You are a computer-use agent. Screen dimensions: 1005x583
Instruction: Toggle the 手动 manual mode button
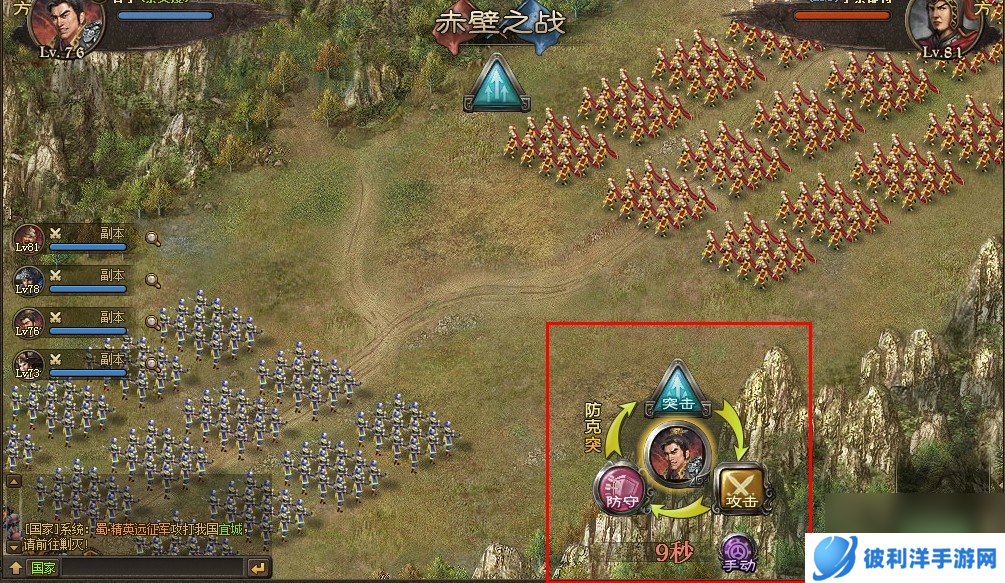pyautogui.click(x=739, y=553)
